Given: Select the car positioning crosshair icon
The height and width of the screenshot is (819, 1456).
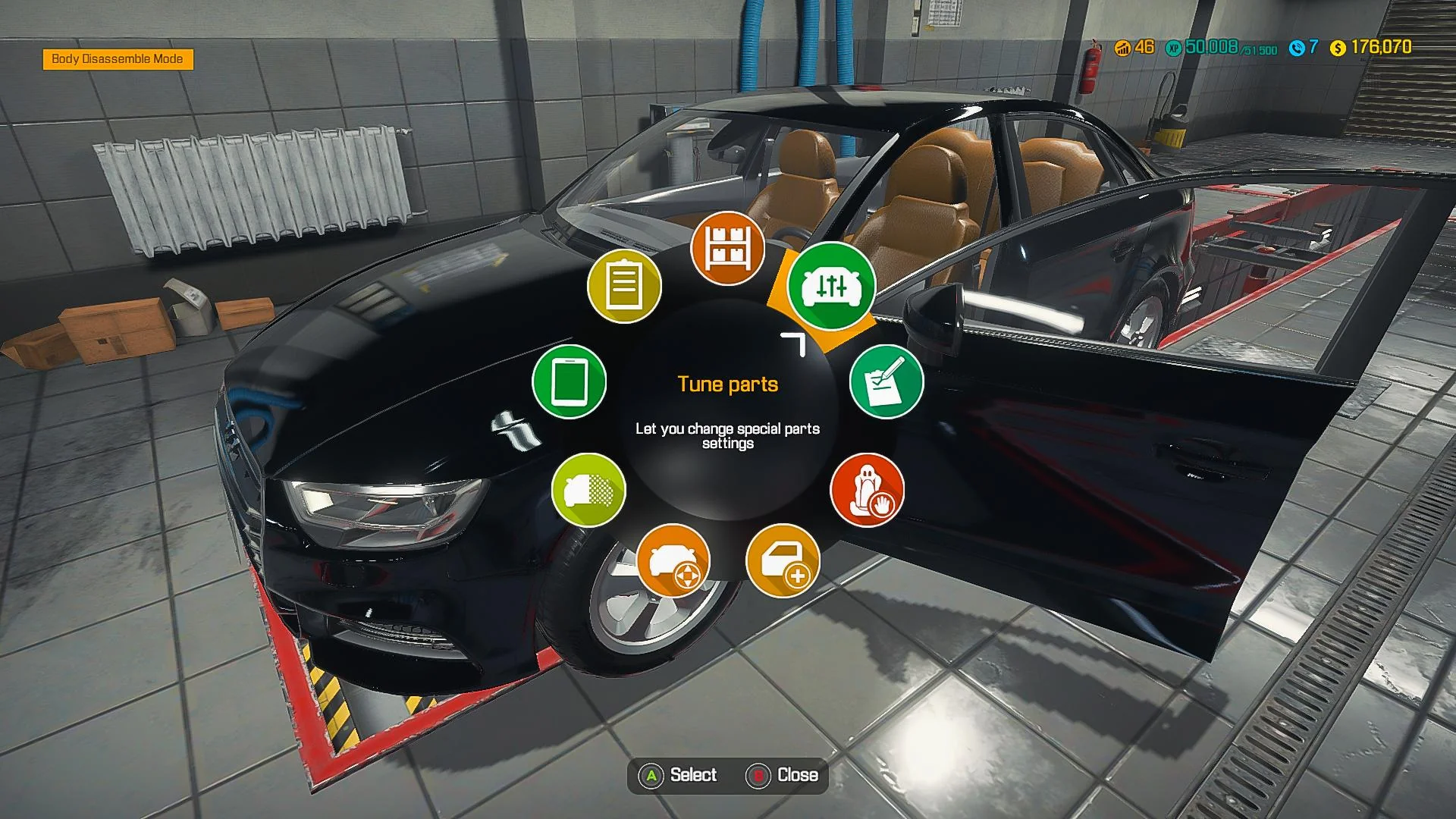Looking at the screenshot, I should click(x=672, y=560).
